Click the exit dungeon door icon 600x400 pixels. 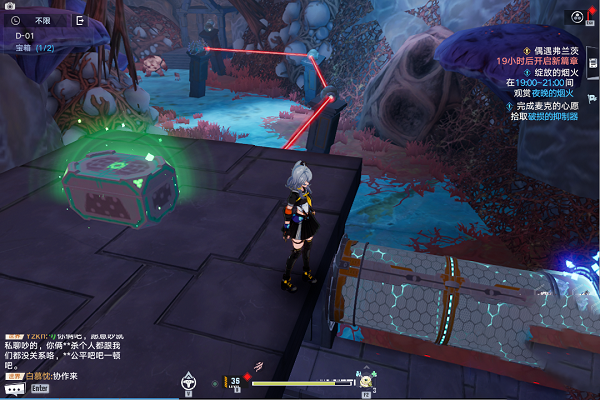[80, 19]
